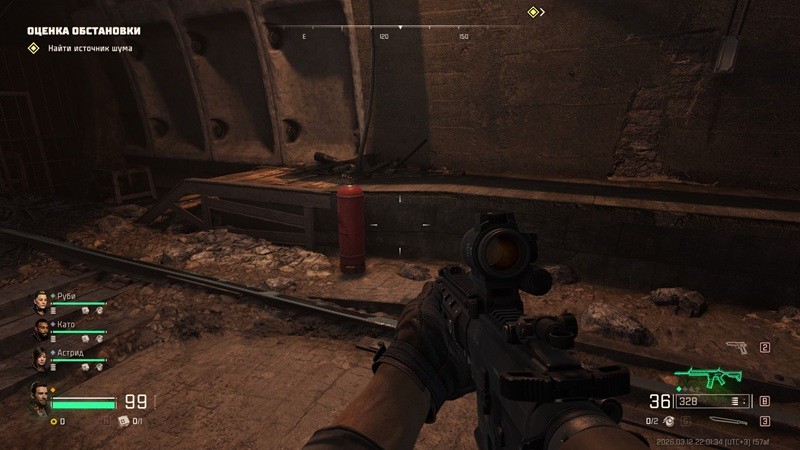Image resolution: width=800 pixels, height=450 pixels.
Task: Click Астрид's squad portrait
Action: tap(40, 357)
